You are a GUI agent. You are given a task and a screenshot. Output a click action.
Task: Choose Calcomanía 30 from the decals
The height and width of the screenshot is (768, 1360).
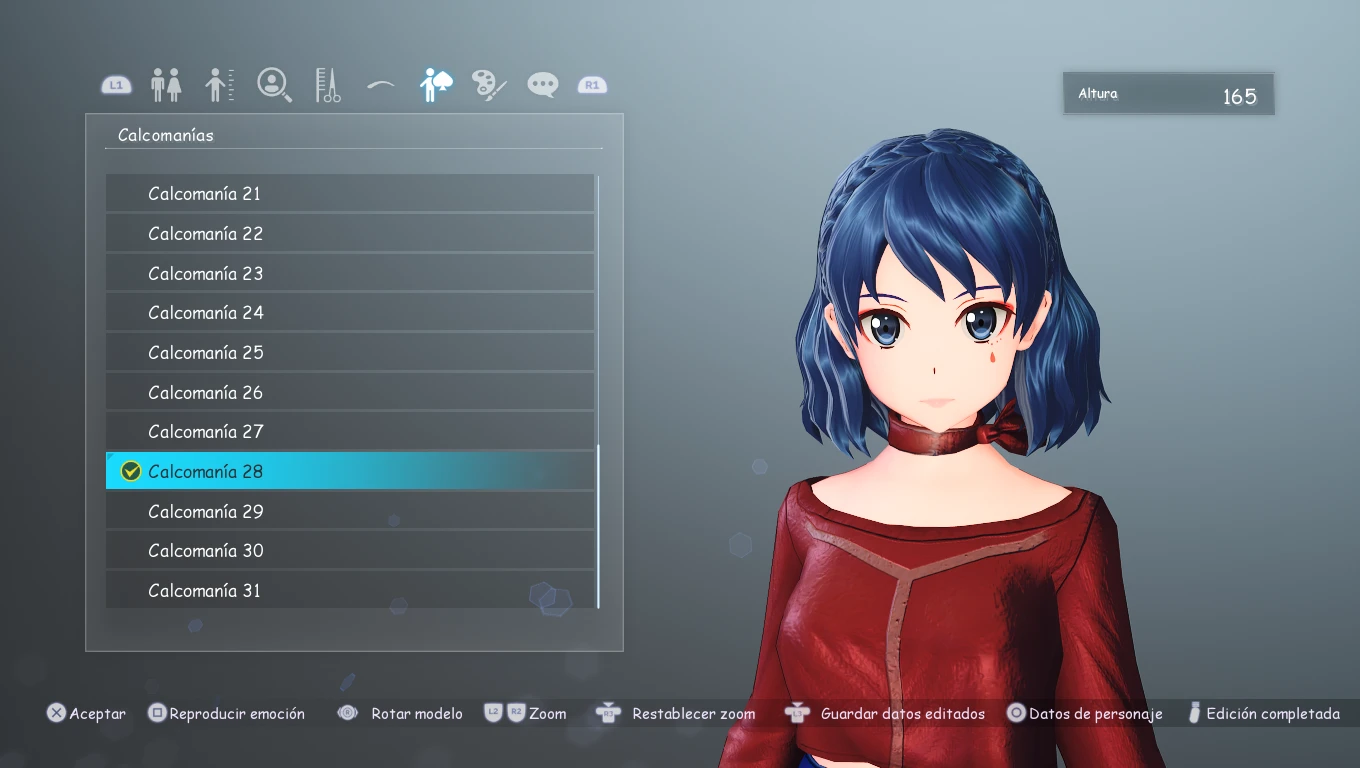350,550
